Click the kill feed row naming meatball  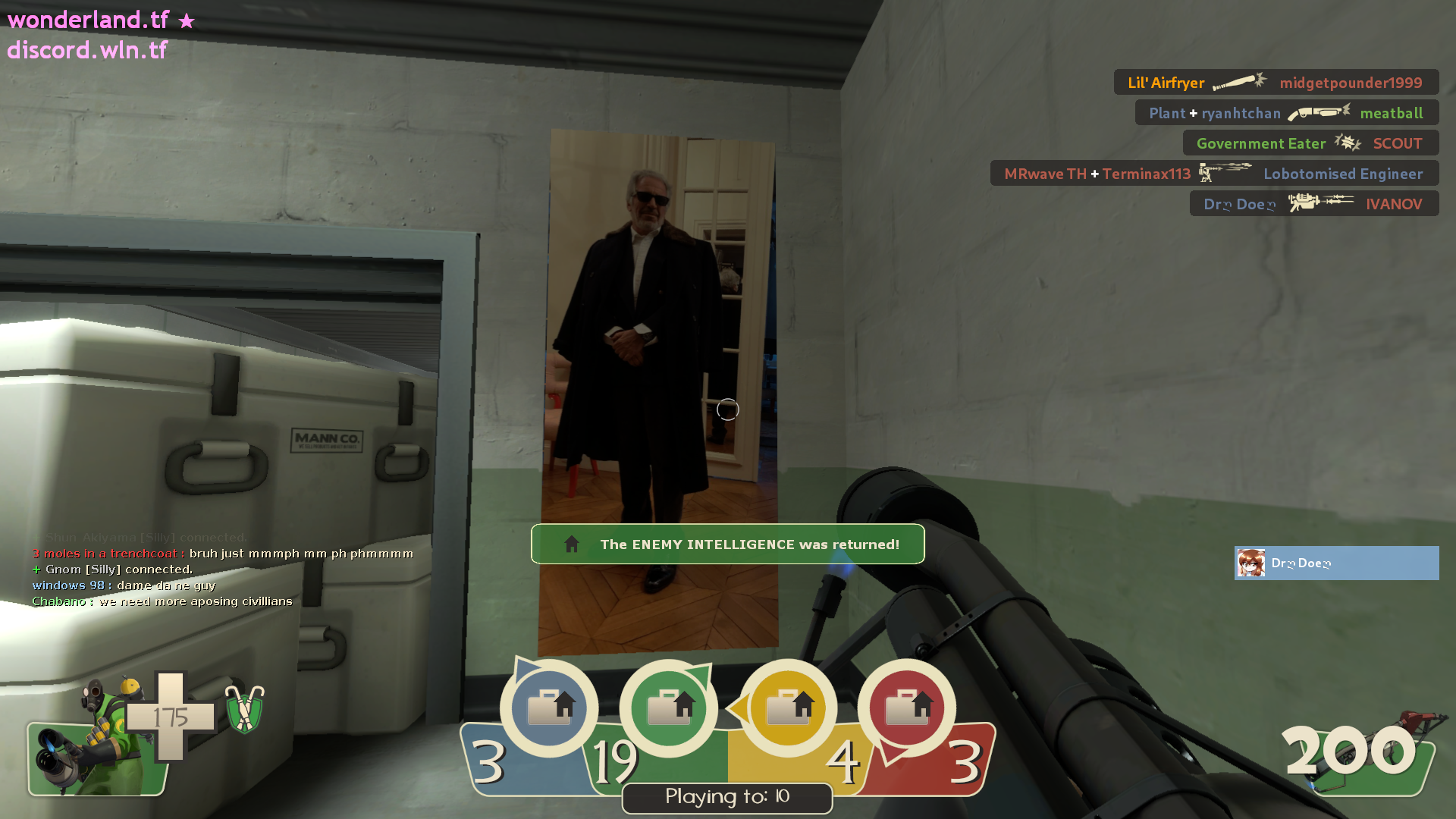pyautogui.click(x=1286, y=113)
